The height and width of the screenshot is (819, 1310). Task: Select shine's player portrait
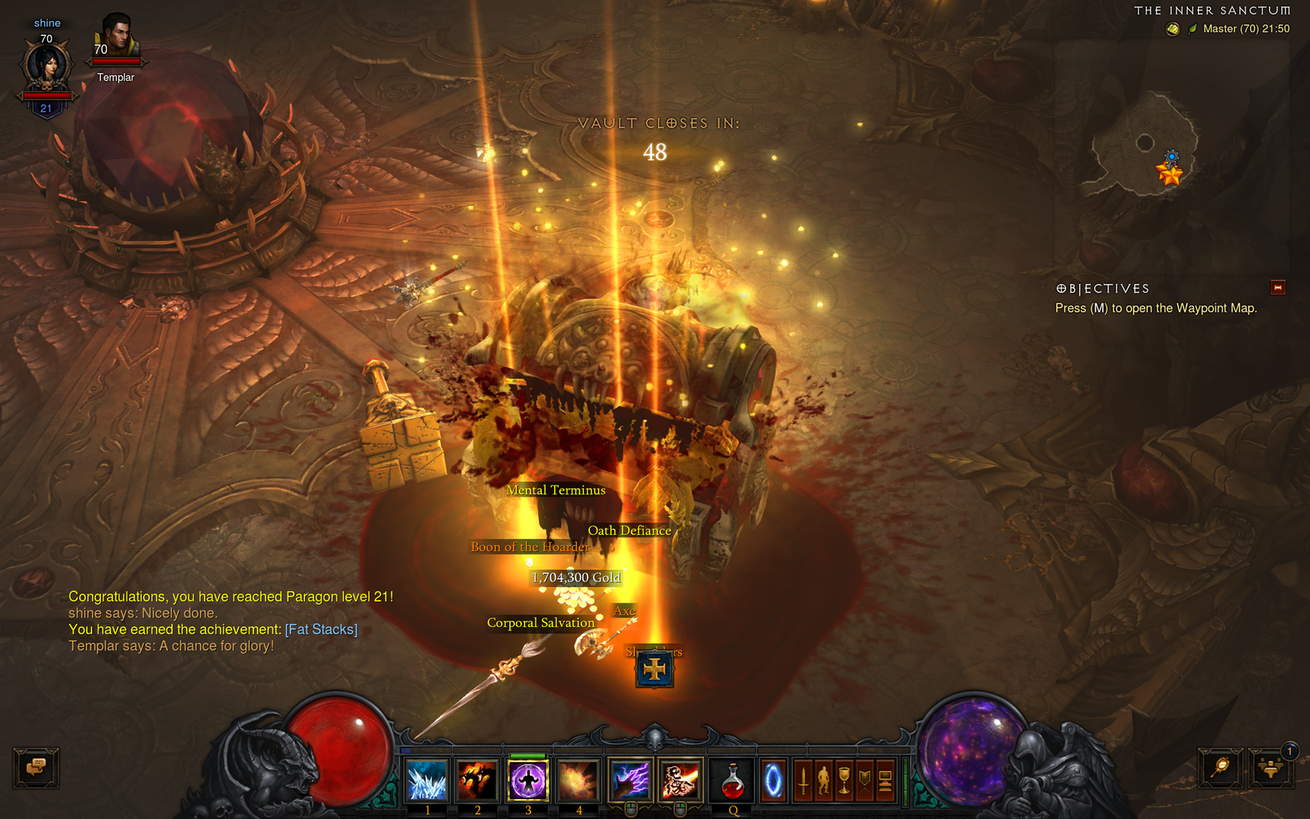click(x=46, y=66)
